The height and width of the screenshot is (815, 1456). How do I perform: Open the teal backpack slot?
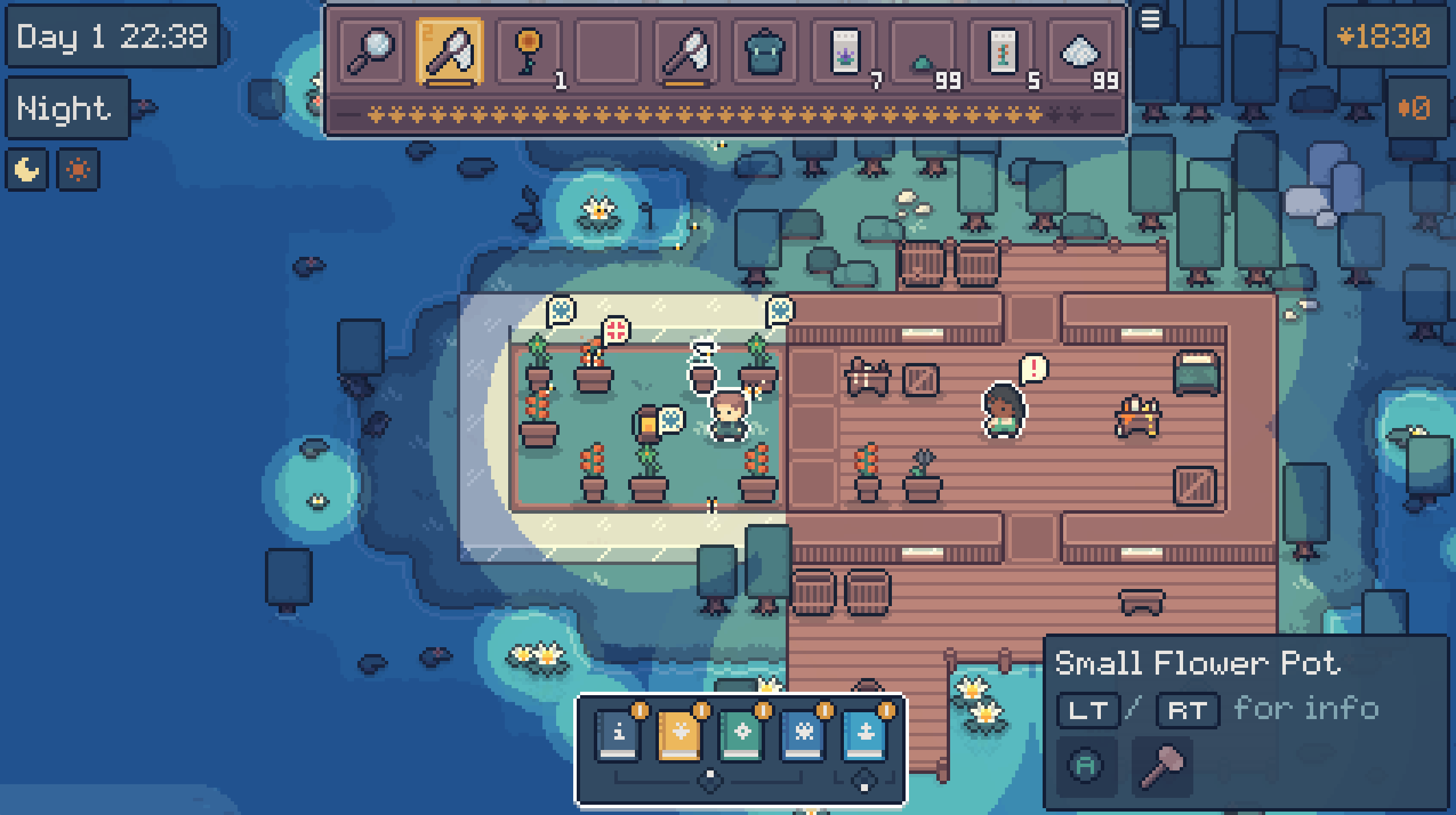tap(765, 52)
